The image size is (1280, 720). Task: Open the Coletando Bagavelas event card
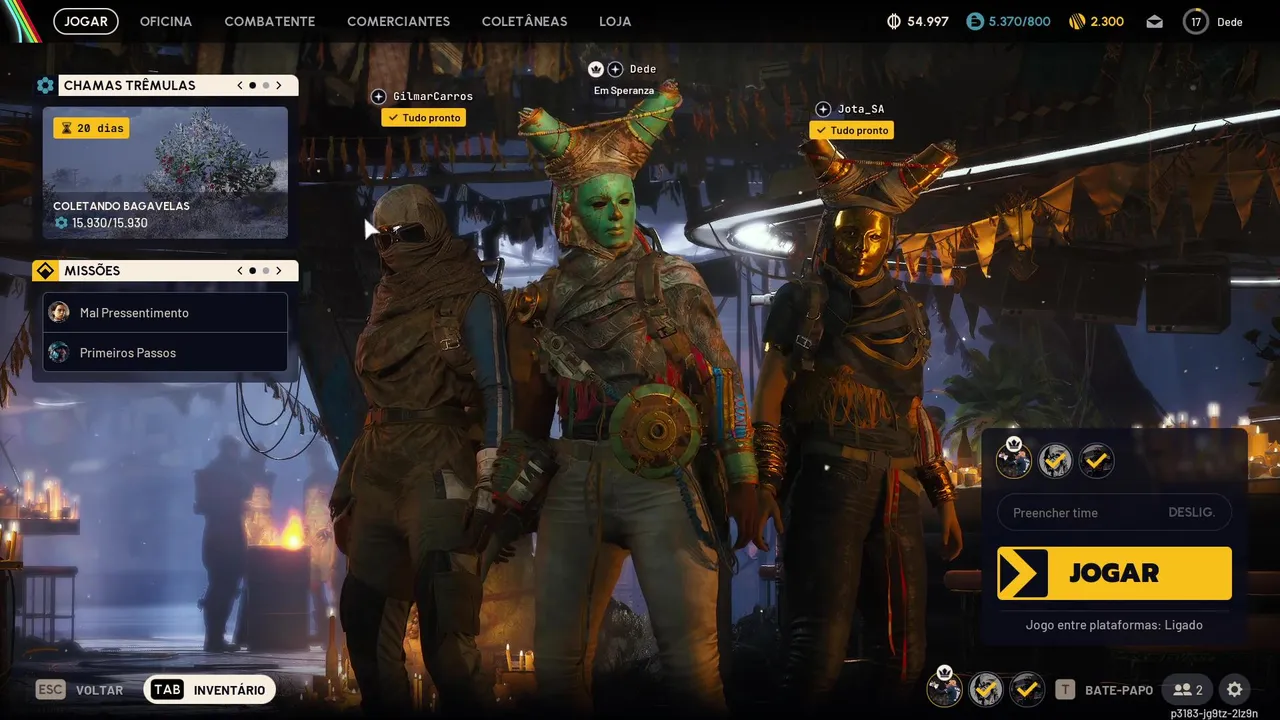click(165, 173)
